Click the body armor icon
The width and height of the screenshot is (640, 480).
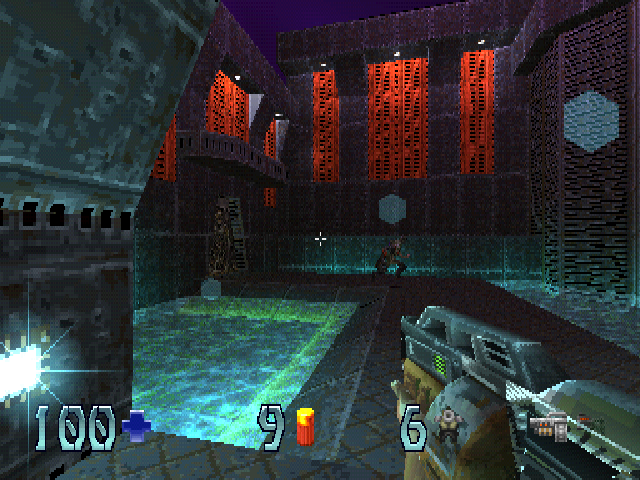(447, 427)
